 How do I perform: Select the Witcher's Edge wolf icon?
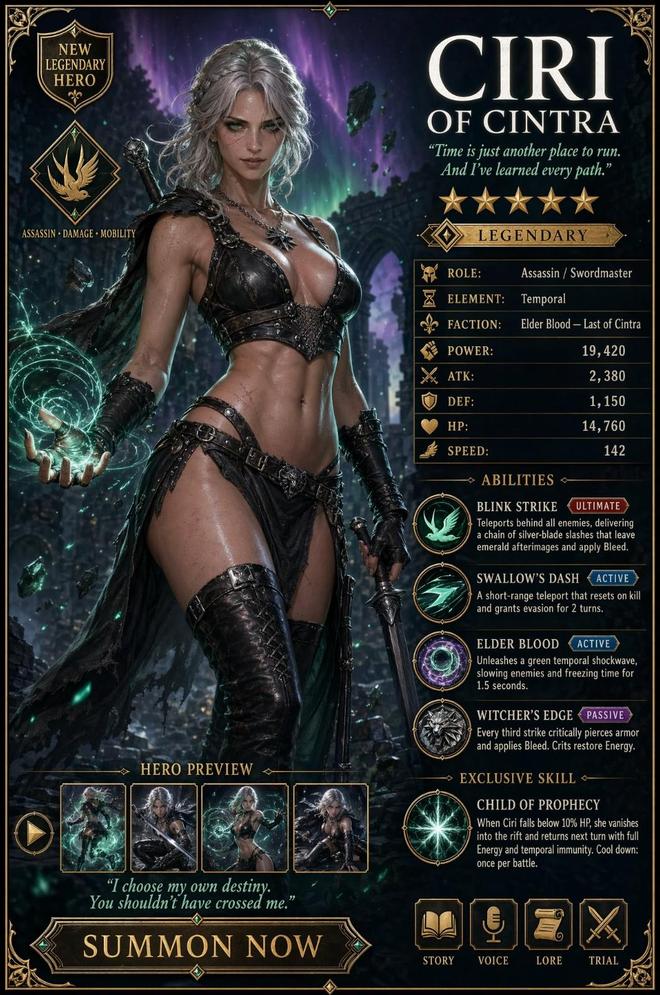point(442,731)
